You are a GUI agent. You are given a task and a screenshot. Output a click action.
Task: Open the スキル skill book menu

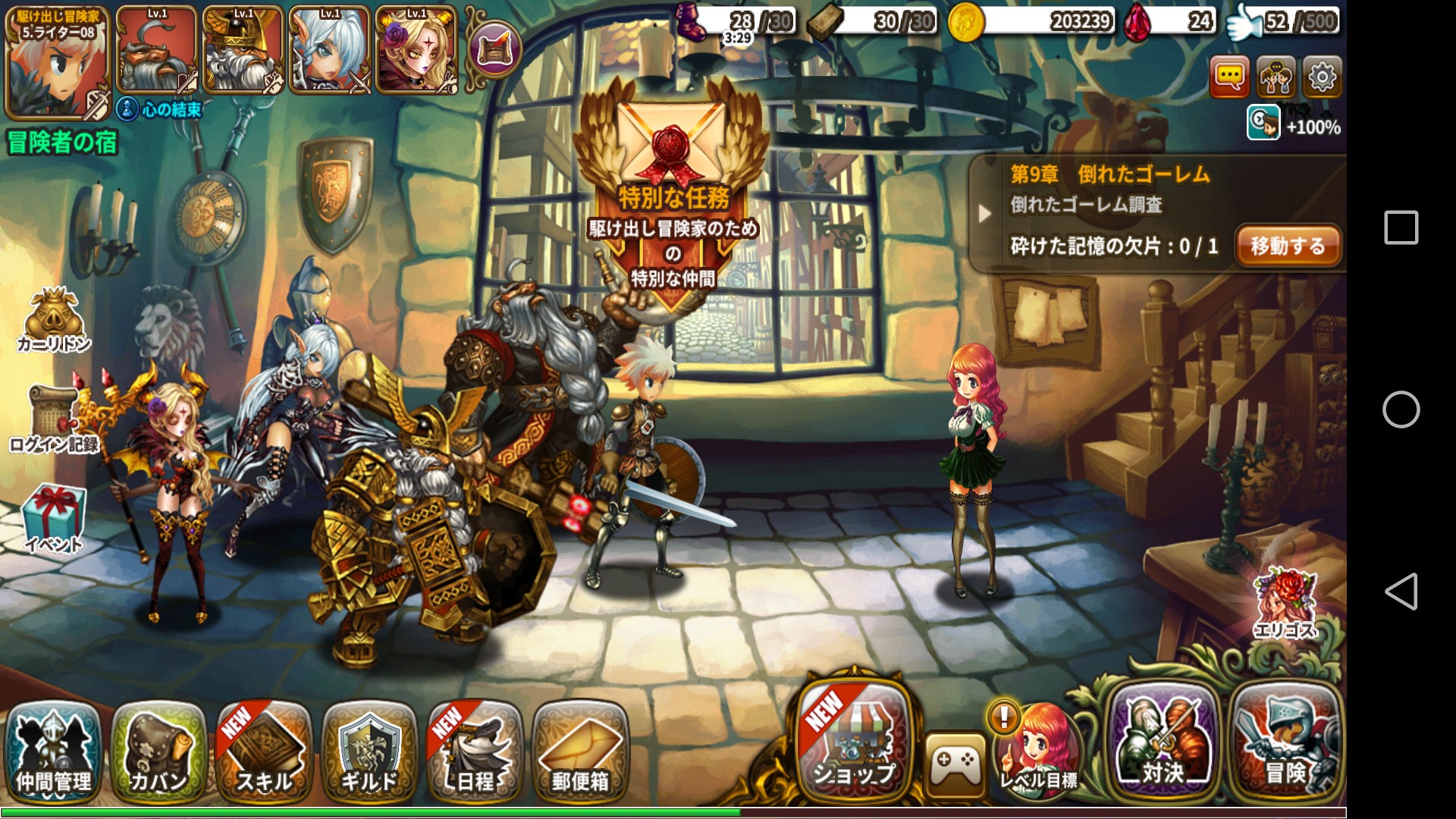pos(264,752)
